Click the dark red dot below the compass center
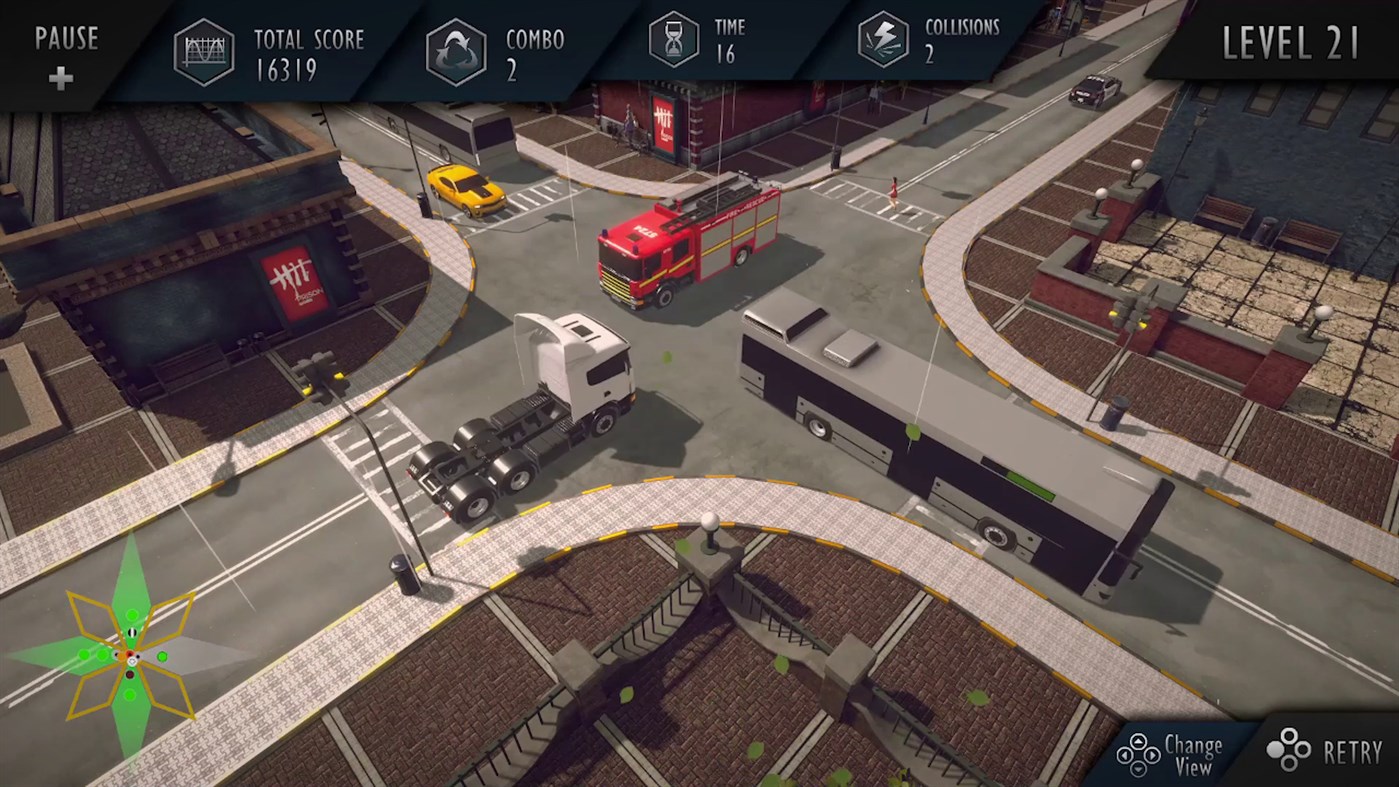Viewport: 1399px width, 787px height. point(130,674)
